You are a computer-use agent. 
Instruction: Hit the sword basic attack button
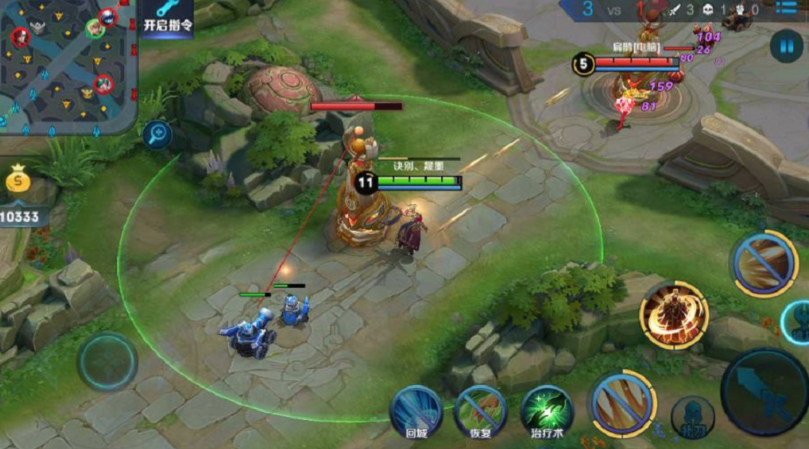[765, 392]
